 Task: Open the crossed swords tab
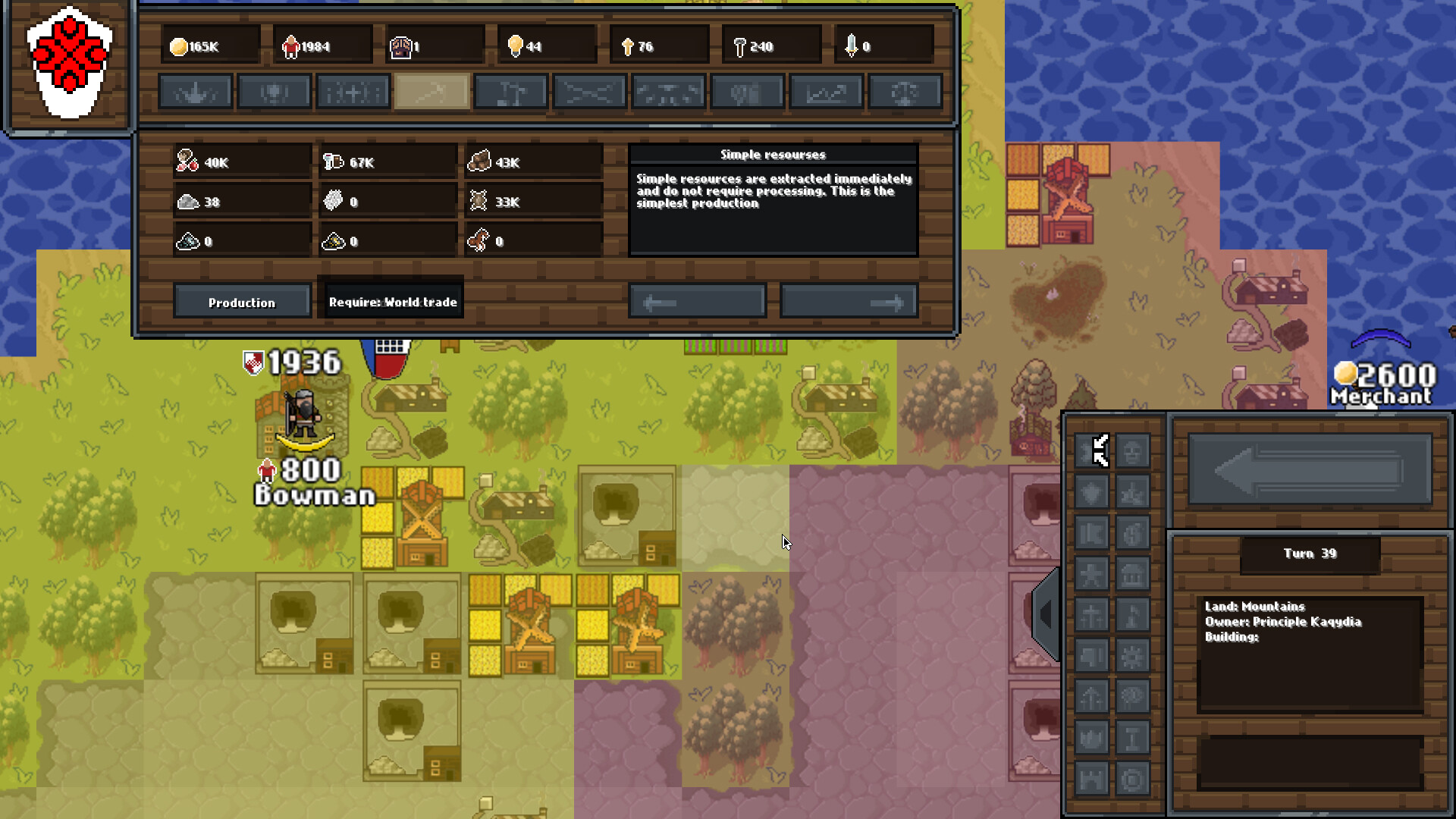pos(590,93)
